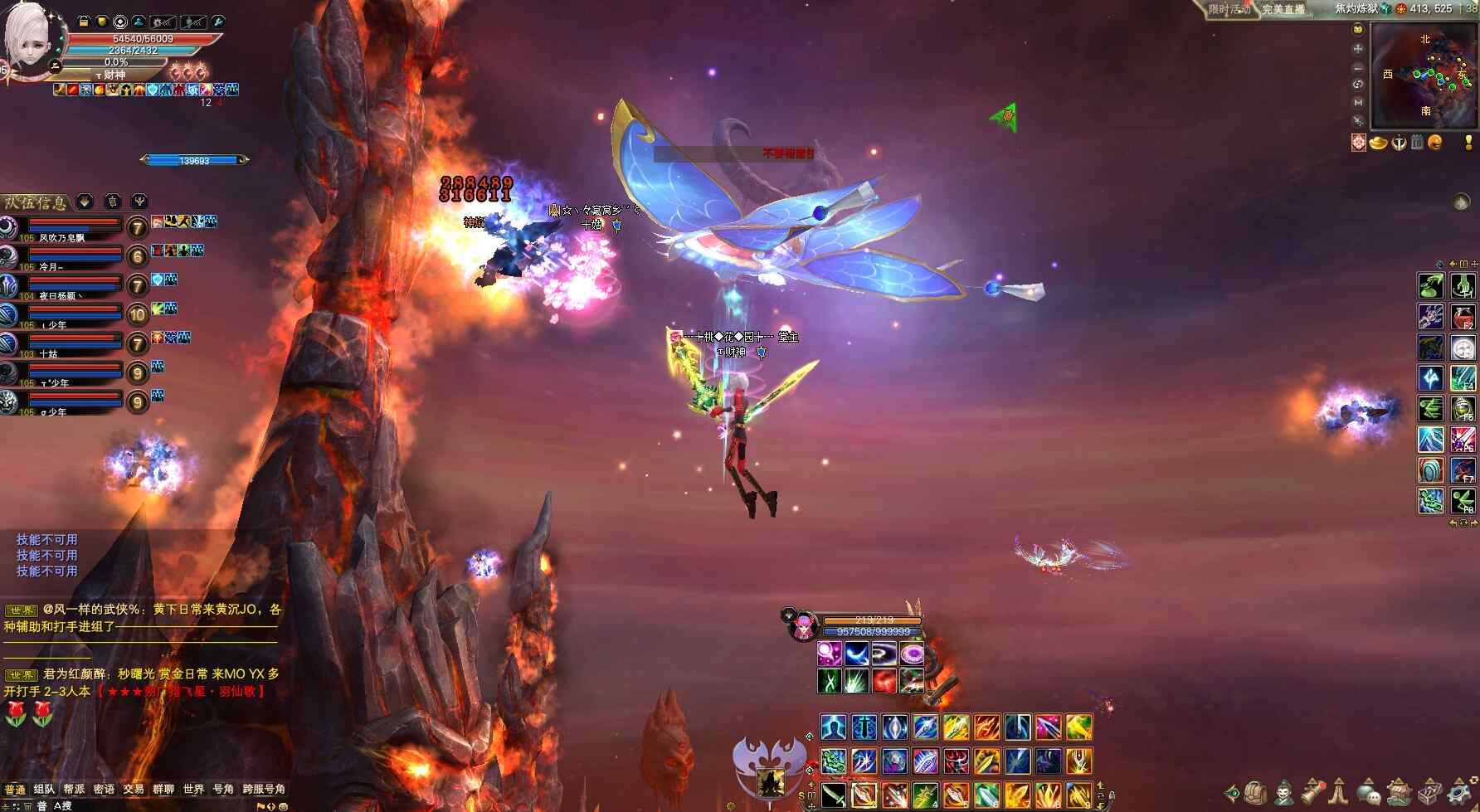This screenshot has width=1480, height=812.
Task: Open the backpack inventory icon
Action: click(1255, 792)
